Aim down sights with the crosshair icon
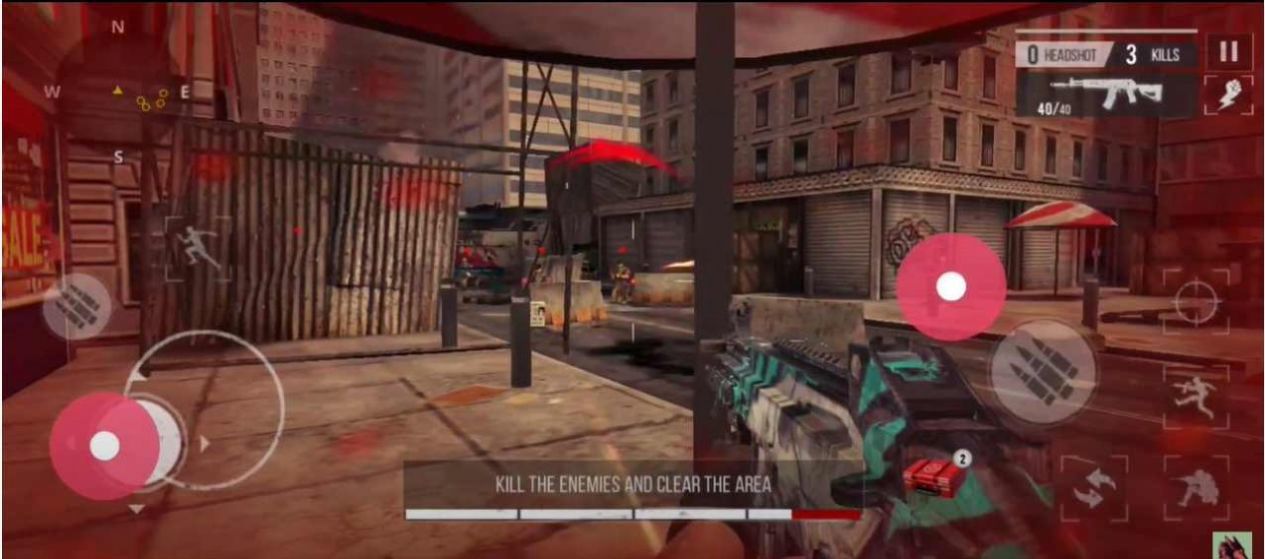1265x559 pixels. tap(1195, 302)
